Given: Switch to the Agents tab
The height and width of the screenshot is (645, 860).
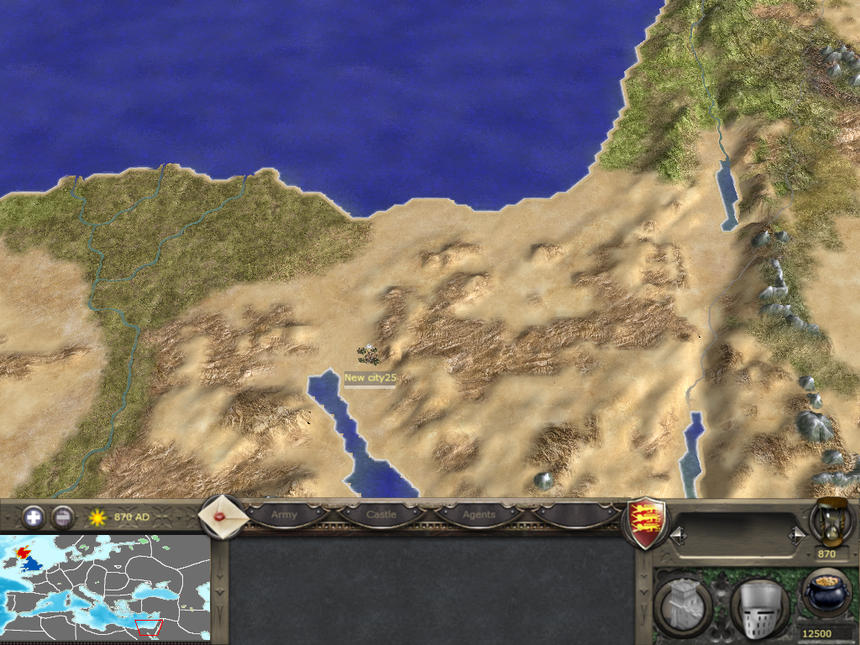Looking at the screenshot, I should 479,514.
